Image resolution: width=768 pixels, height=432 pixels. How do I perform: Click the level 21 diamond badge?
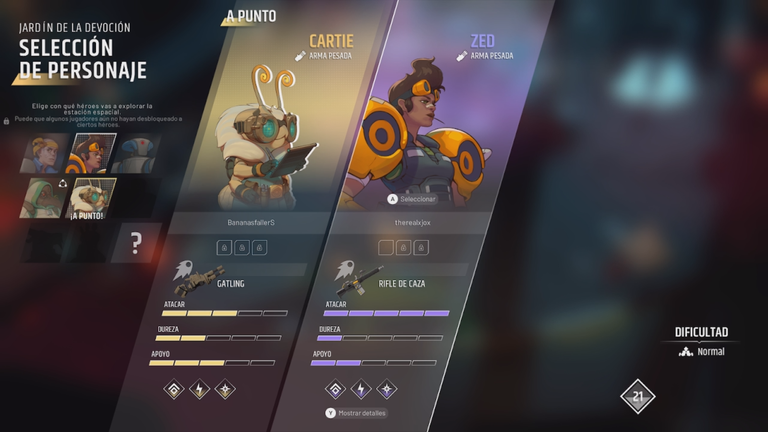[x=636, y=397]
